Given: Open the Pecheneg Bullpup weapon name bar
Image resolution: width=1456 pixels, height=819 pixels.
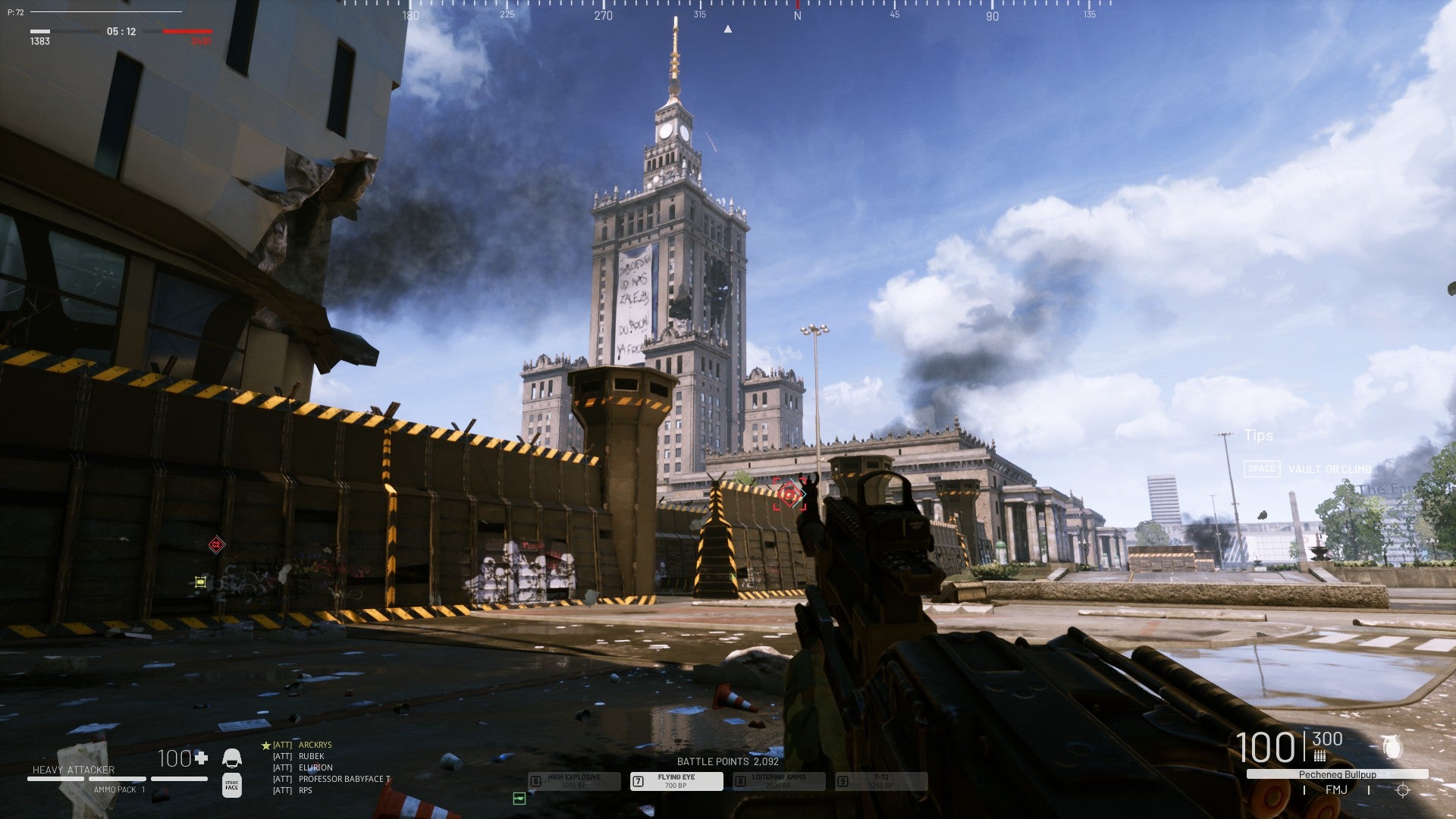Looking at the screenshot, I should [x=1337, y=774].
